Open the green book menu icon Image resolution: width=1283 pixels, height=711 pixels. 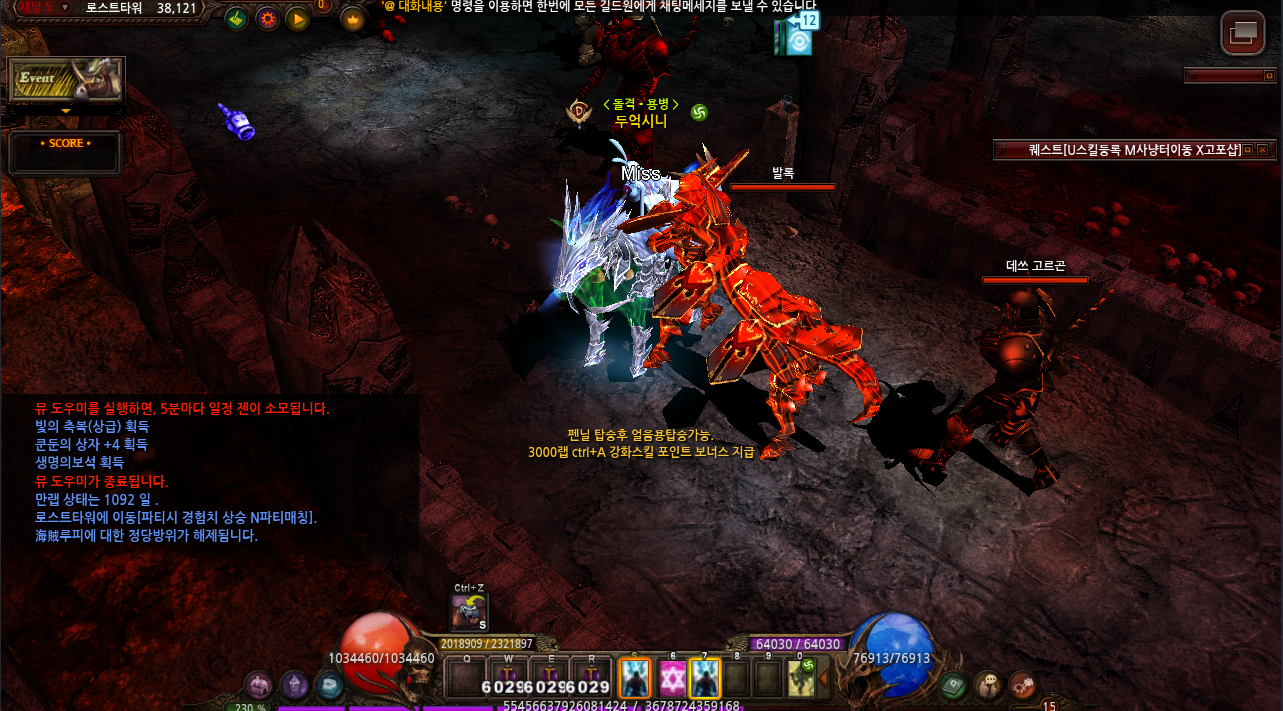tap(952, 685)
